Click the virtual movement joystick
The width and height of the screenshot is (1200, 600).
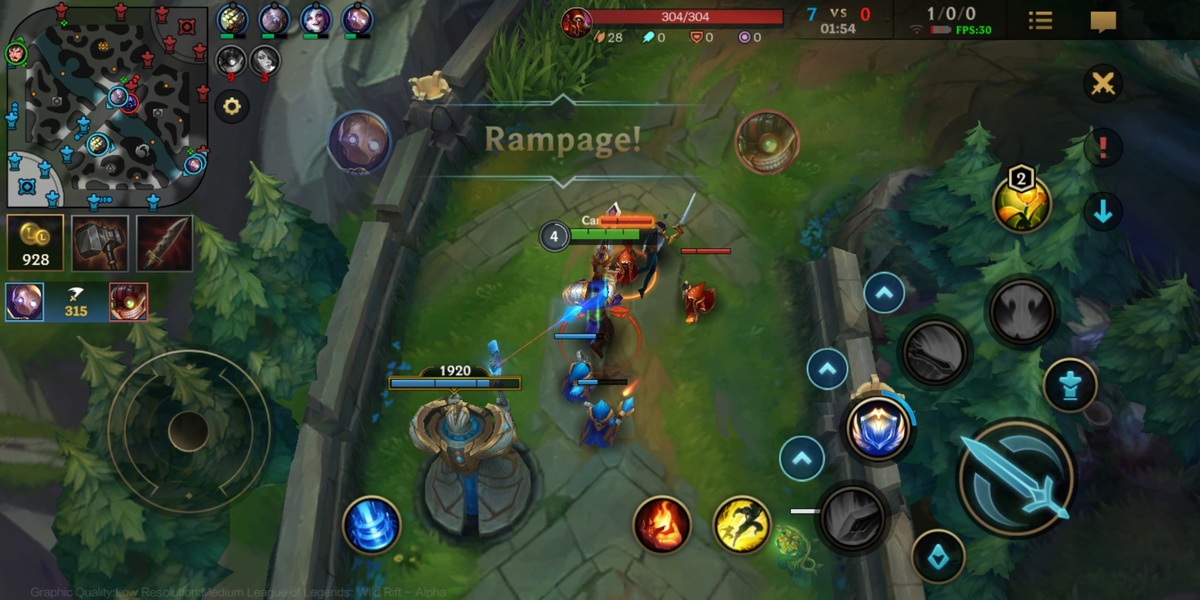pos(188,431)
